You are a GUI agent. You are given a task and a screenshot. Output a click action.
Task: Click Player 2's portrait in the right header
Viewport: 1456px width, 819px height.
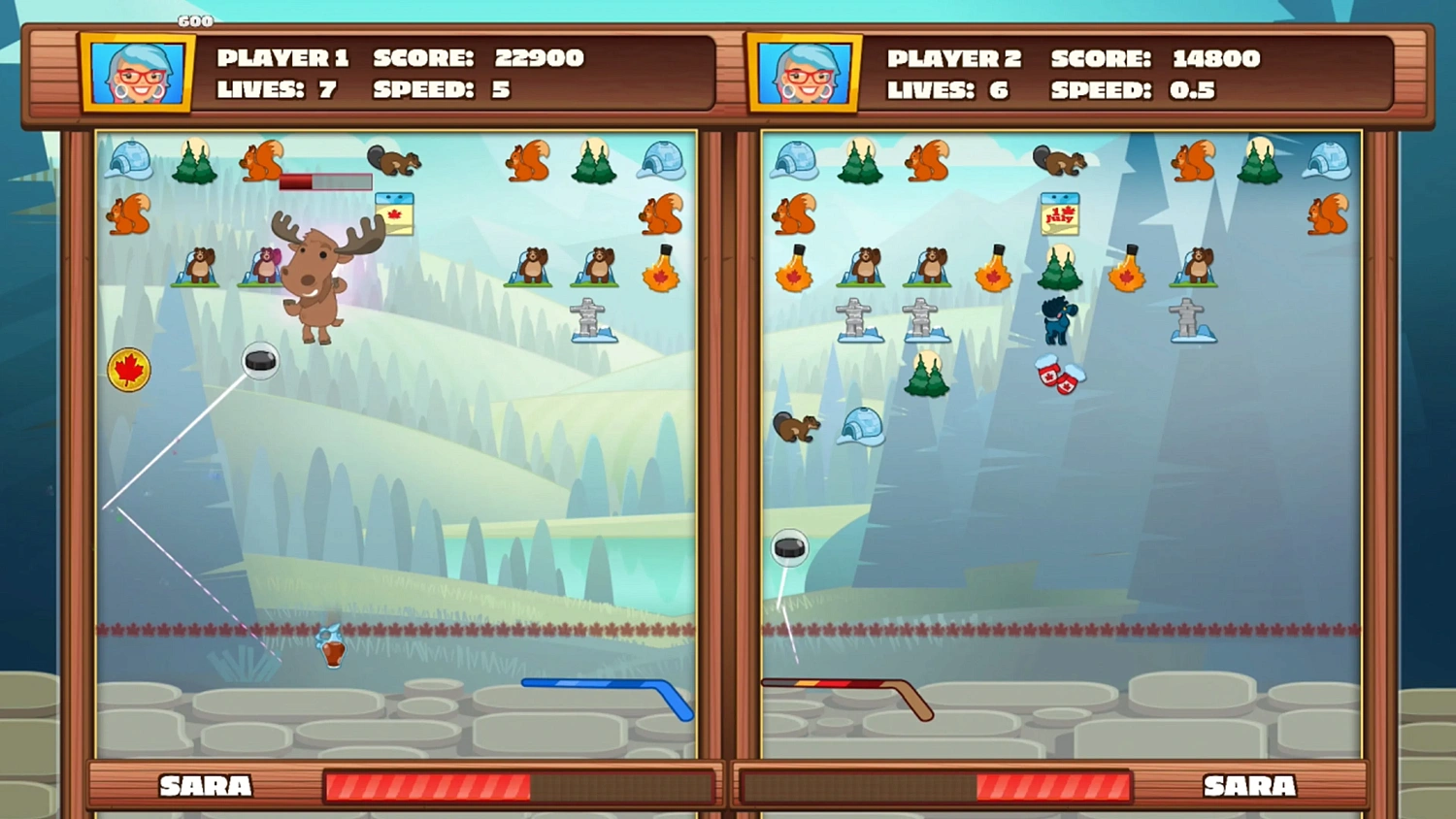point(804,70)
